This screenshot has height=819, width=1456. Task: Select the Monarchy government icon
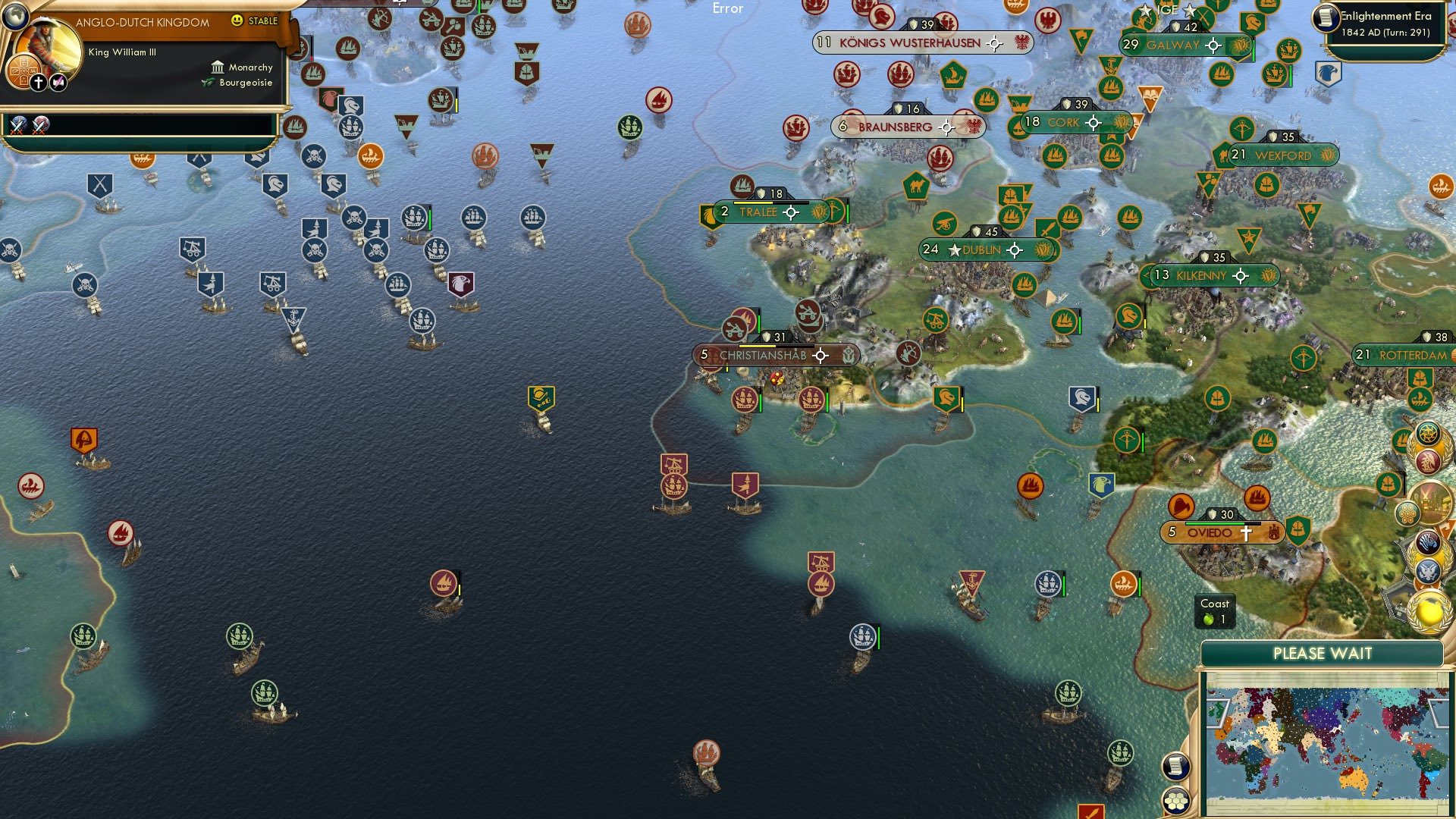pos(218,68)
